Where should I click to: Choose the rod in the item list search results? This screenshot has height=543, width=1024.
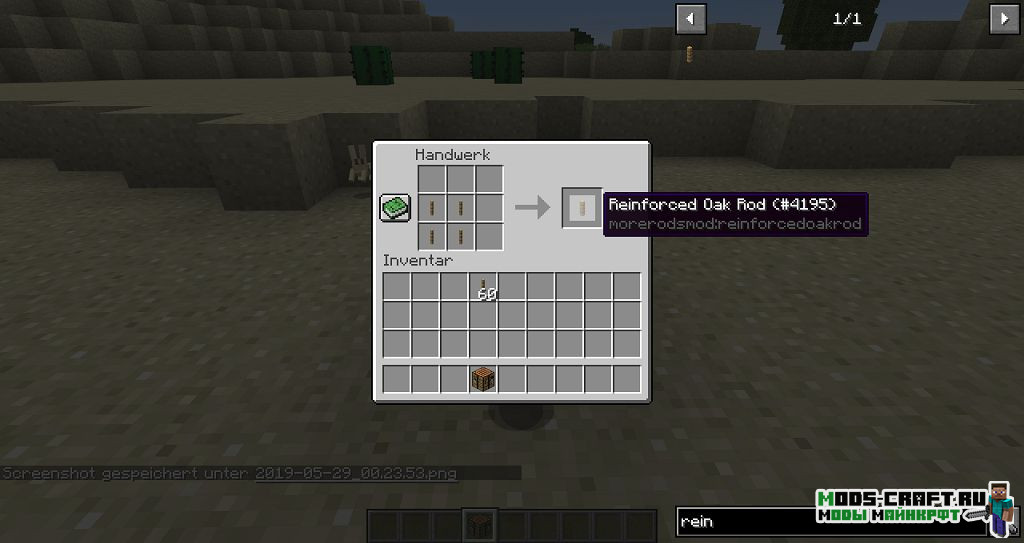(x=691, y=54)
